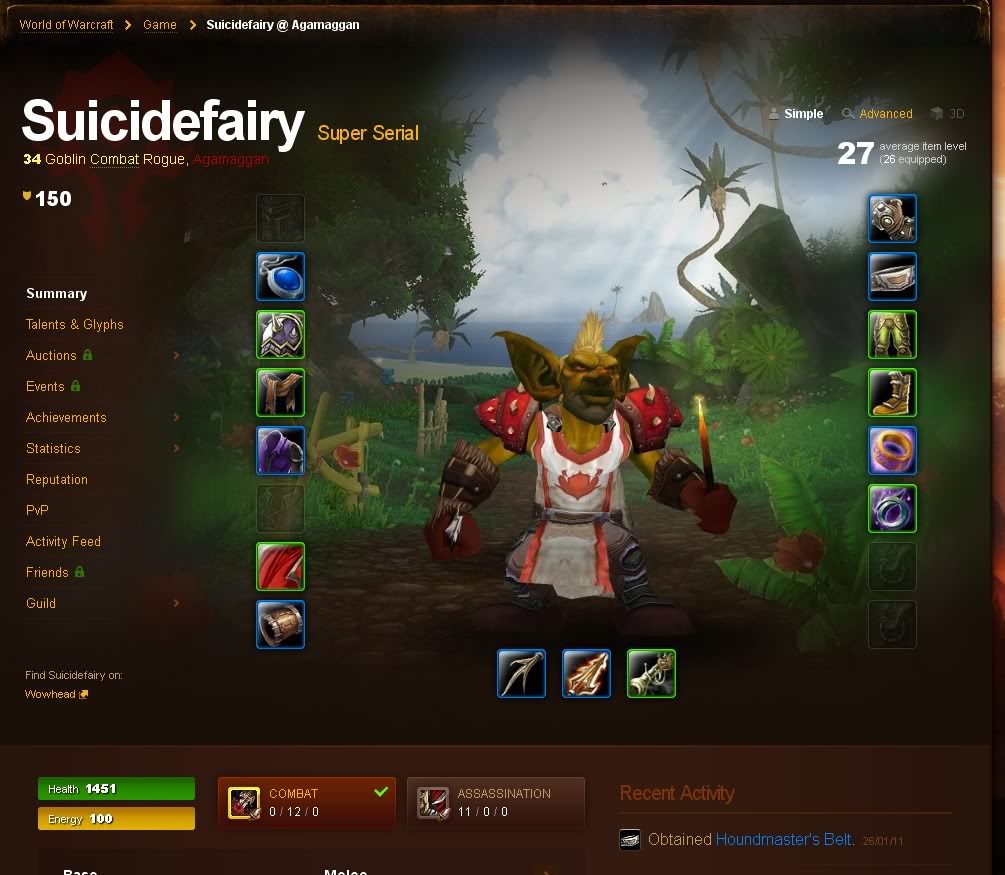Find Suicidefairy on Wowhead
1005x875 pixels.
[50, 694]
